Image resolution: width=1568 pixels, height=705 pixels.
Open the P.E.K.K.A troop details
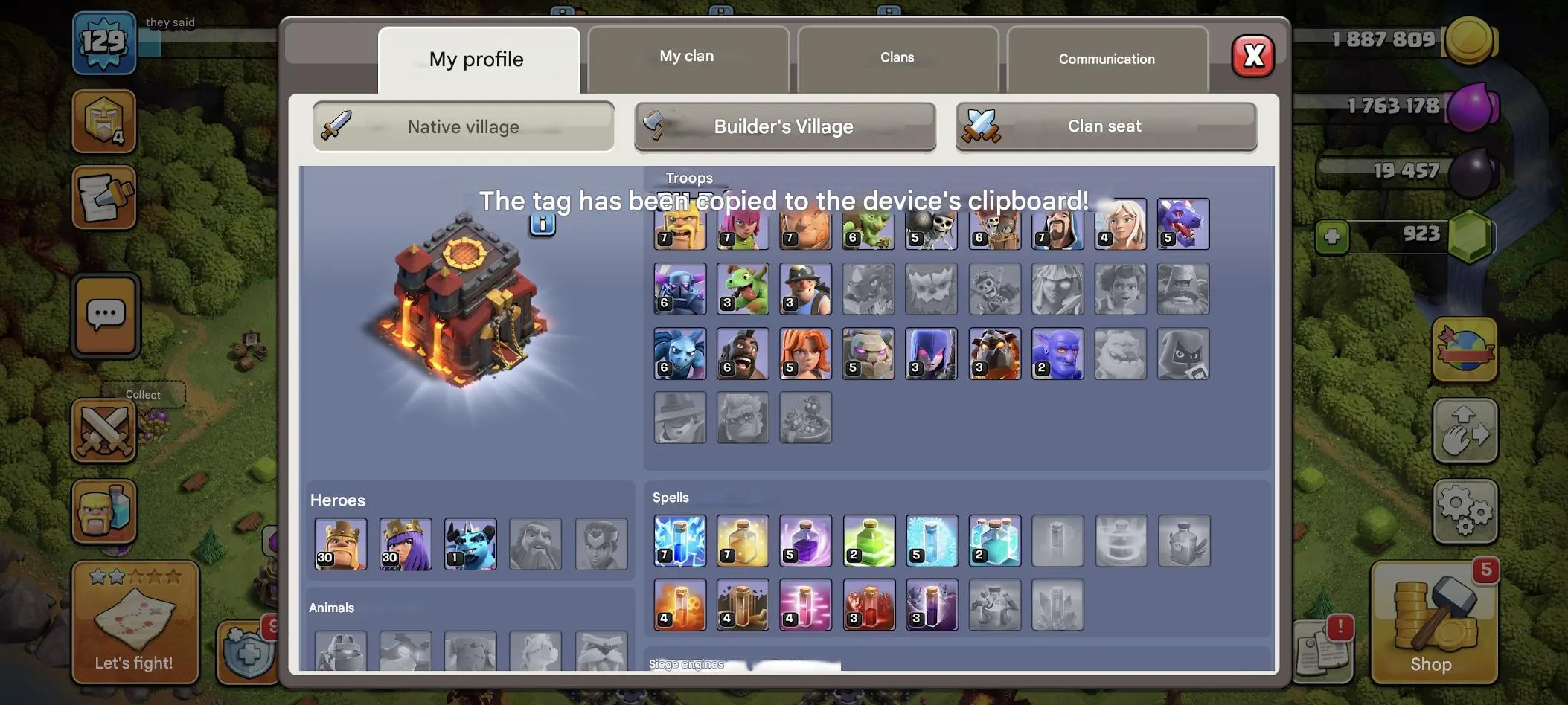coord(679,289)
